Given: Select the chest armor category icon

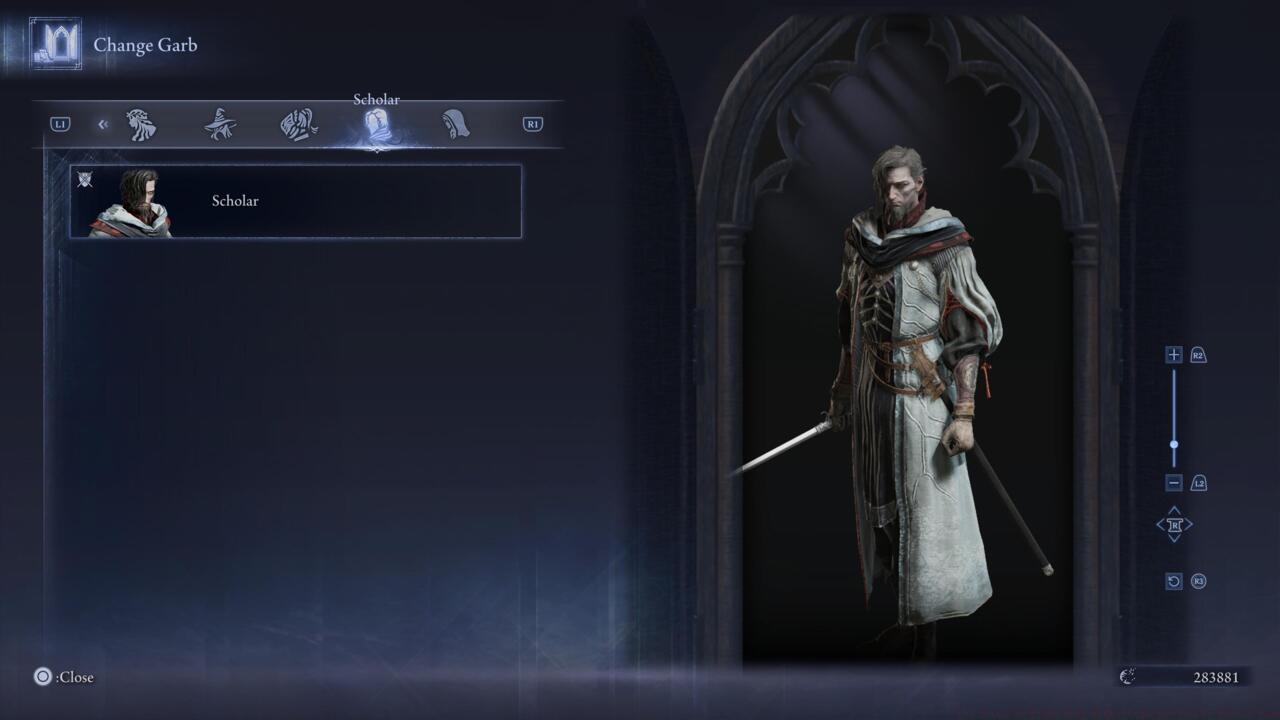Looking at the screenshot, I should point(297,122).
